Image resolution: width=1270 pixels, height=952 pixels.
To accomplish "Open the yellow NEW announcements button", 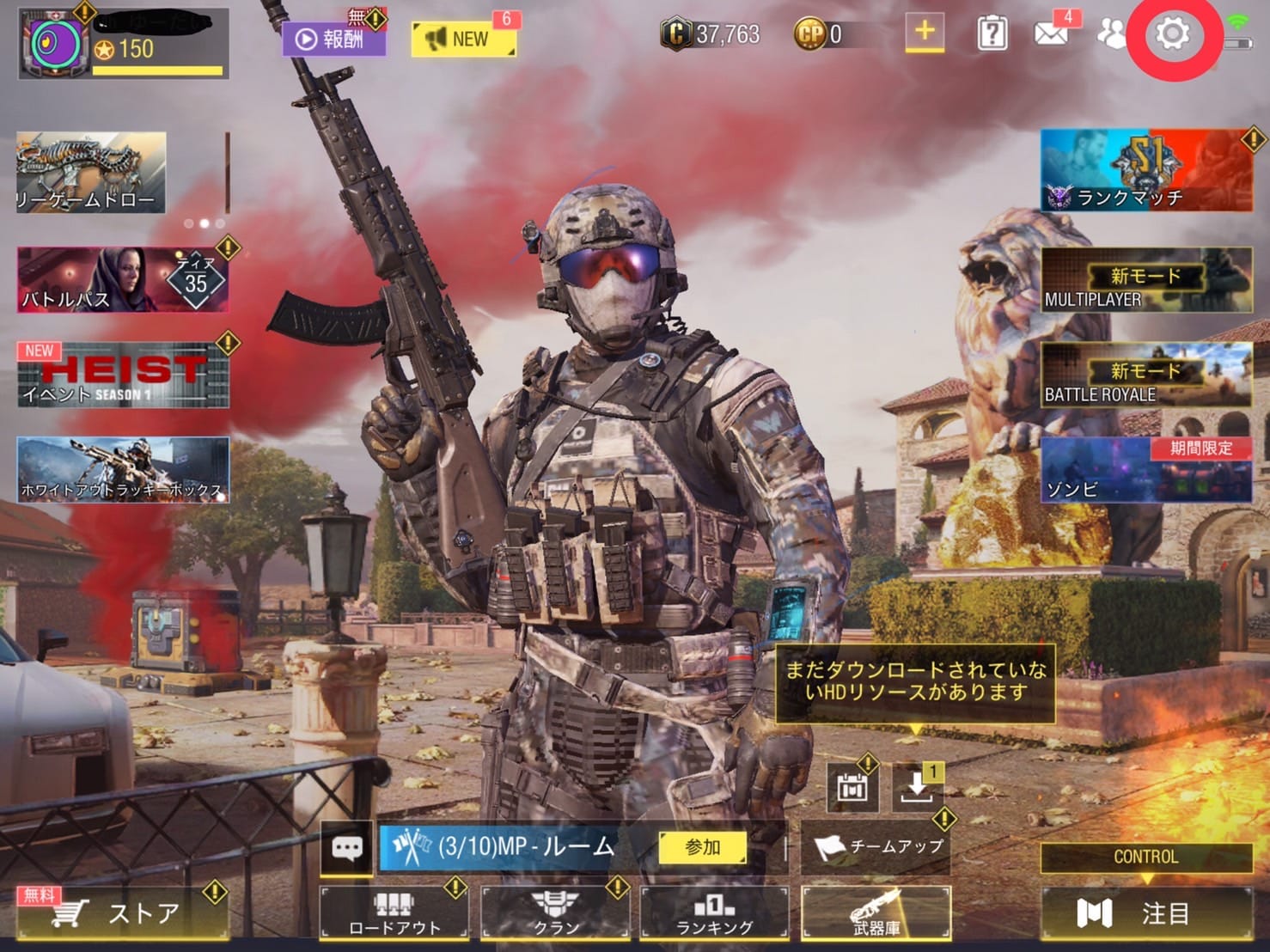I will 464,39.
